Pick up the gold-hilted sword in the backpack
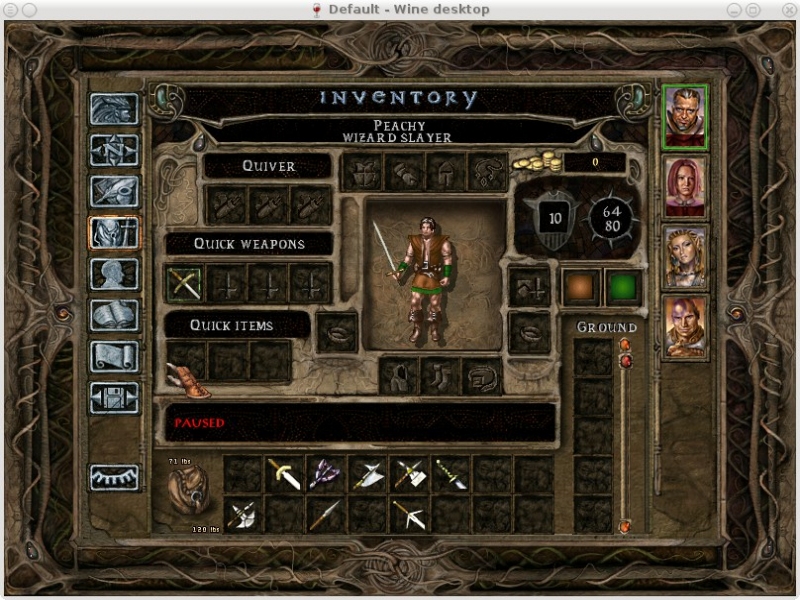Screen dimensions: 800x600 click(x=285, y=475)
